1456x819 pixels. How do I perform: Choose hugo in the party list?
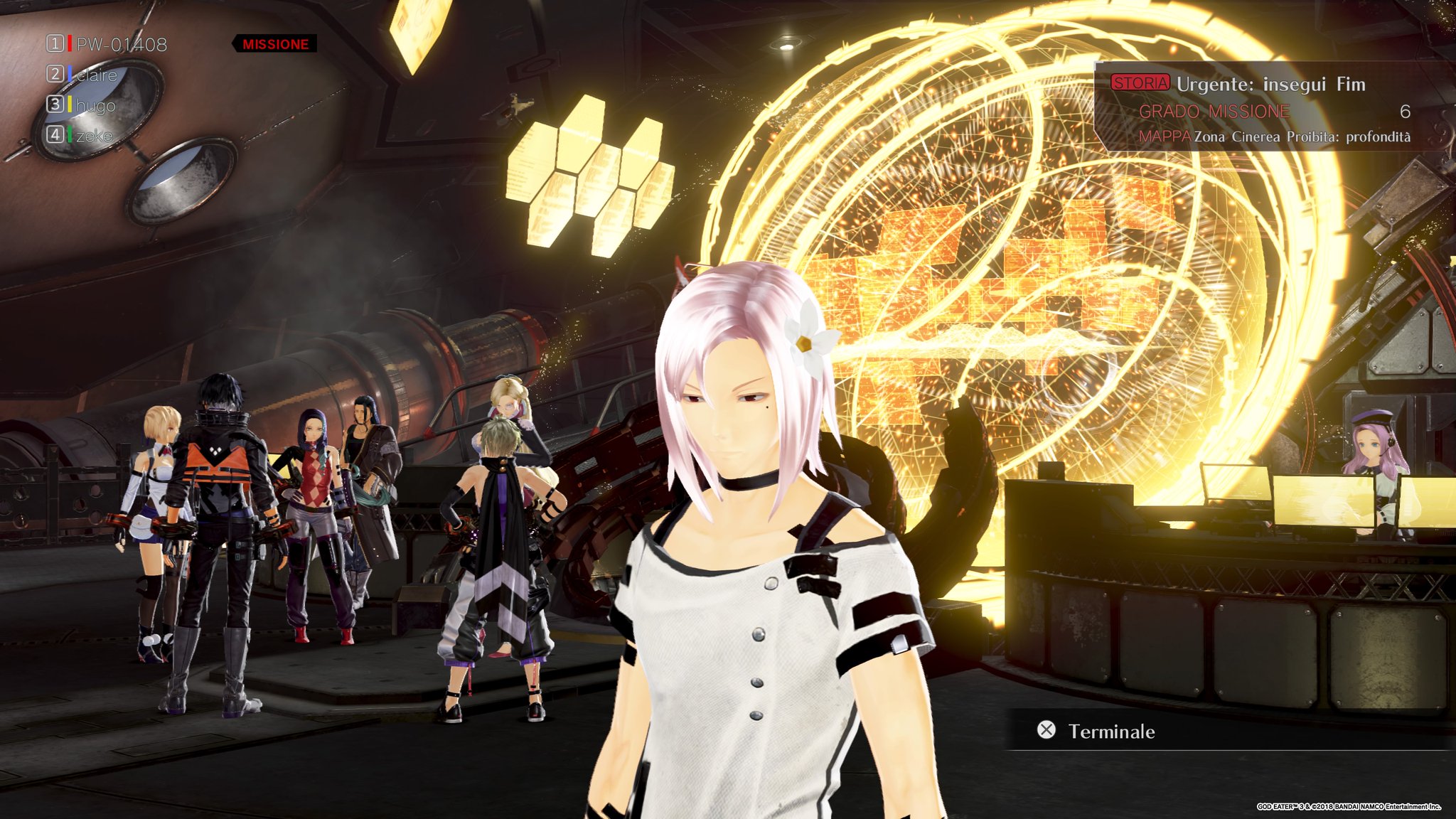click(x=95, y=106)
